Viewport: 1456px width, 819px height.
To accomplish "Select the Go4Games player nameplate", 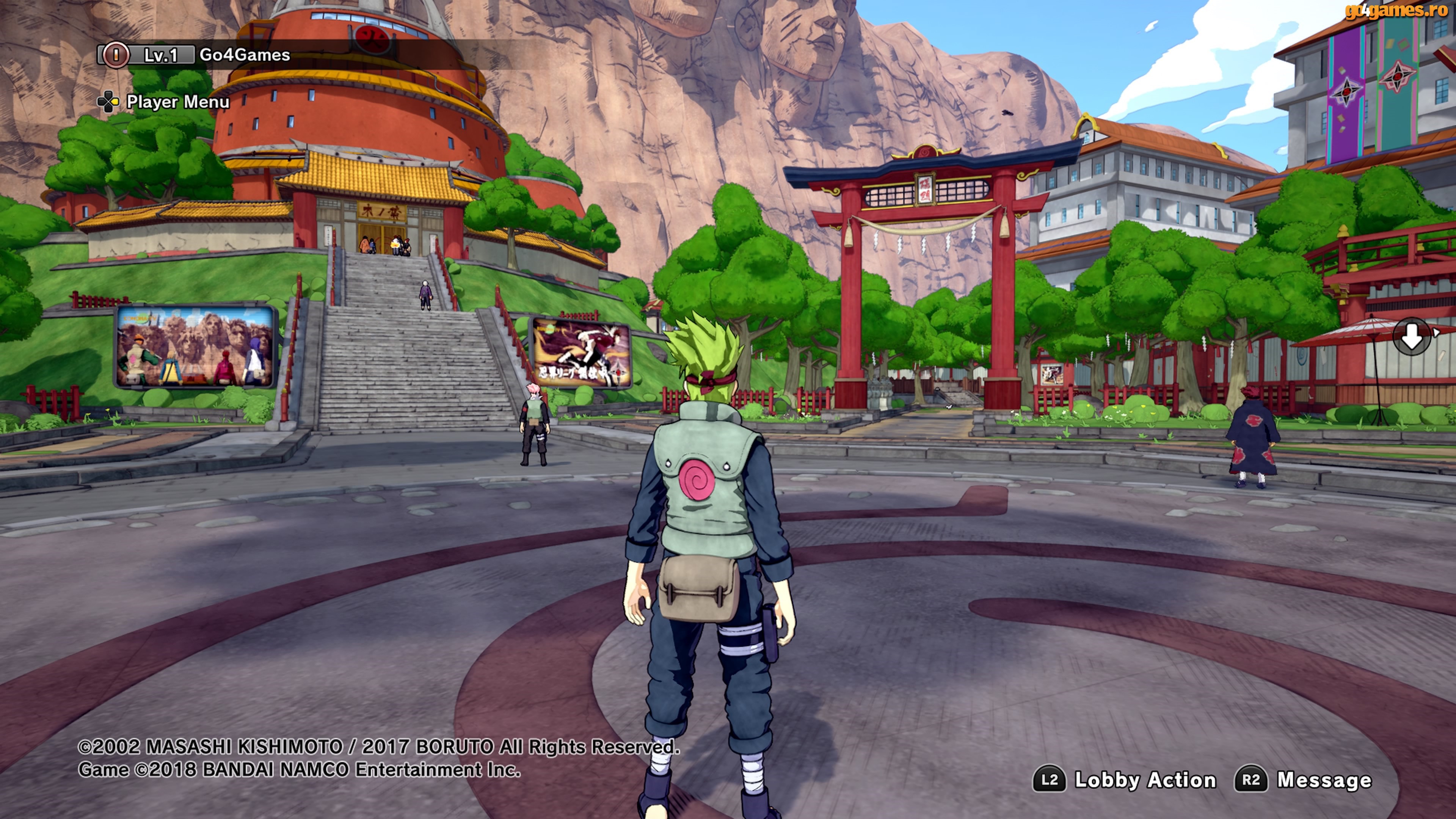I will 244,55.
